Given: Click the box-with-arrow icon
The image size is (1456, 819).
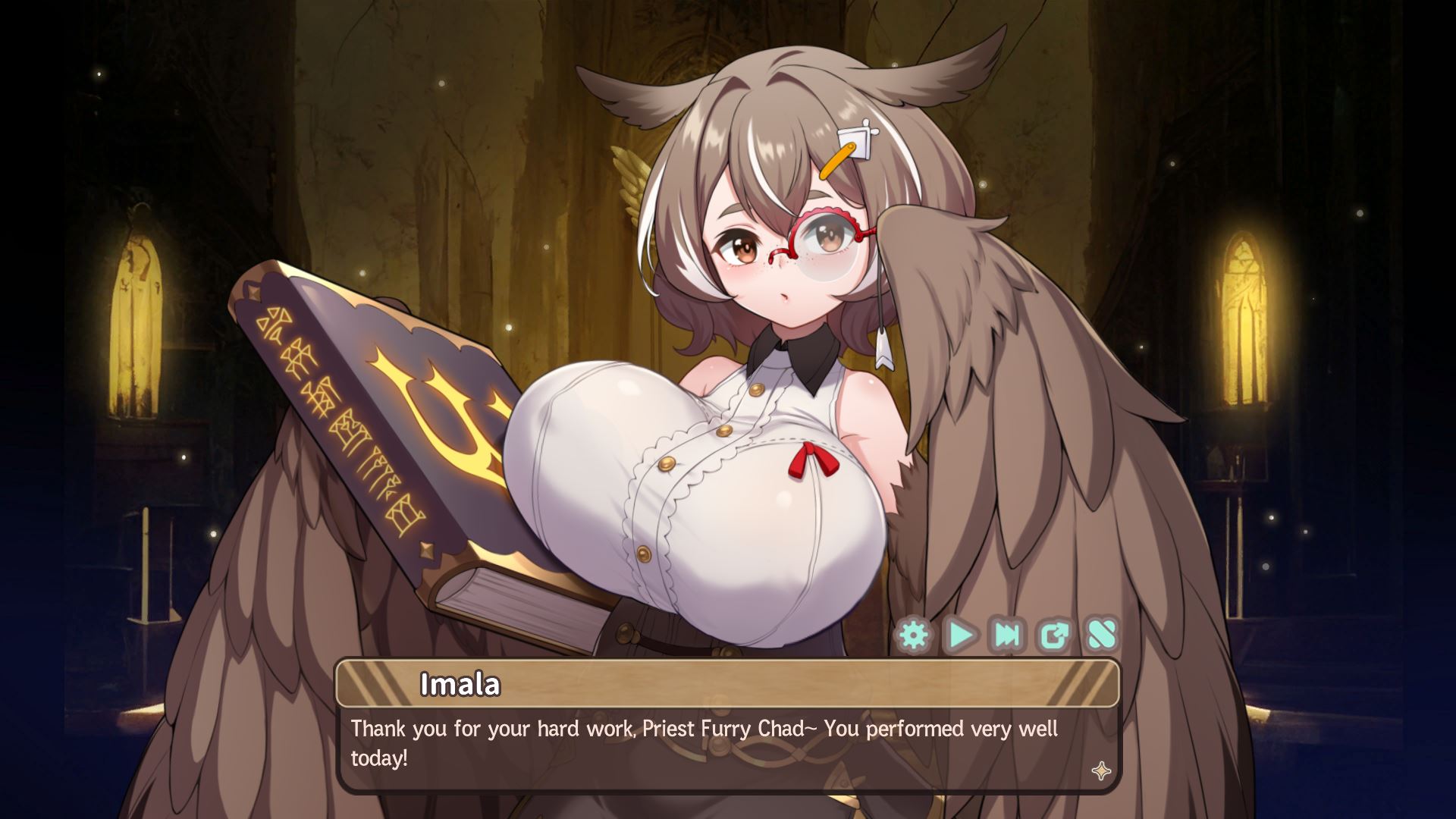Looking at the screenshot, I should point(1054,635).
